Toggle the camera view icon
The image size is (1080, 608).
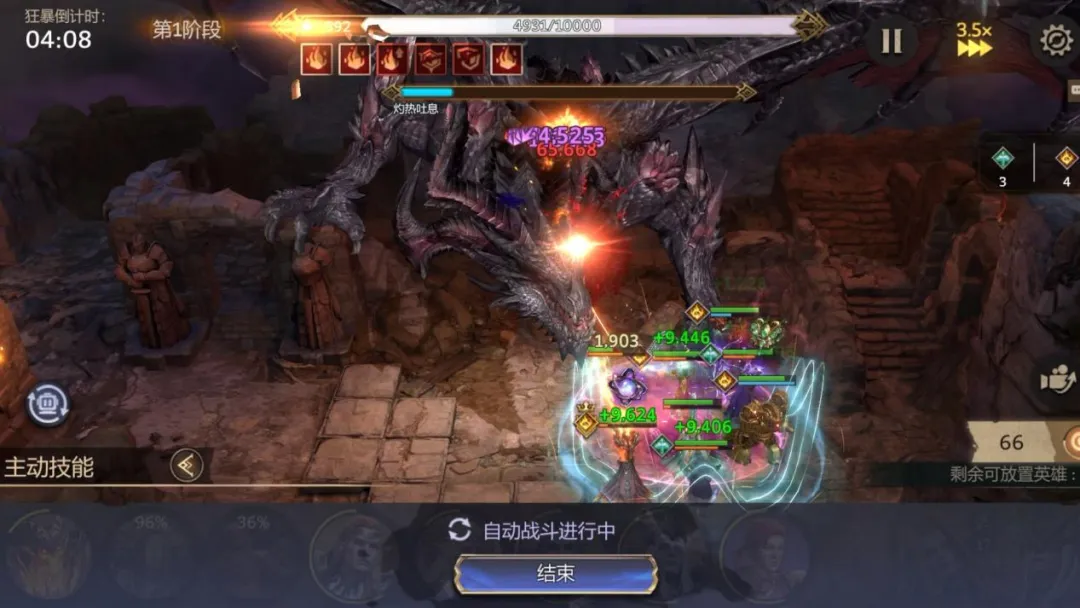[1057, 380]
